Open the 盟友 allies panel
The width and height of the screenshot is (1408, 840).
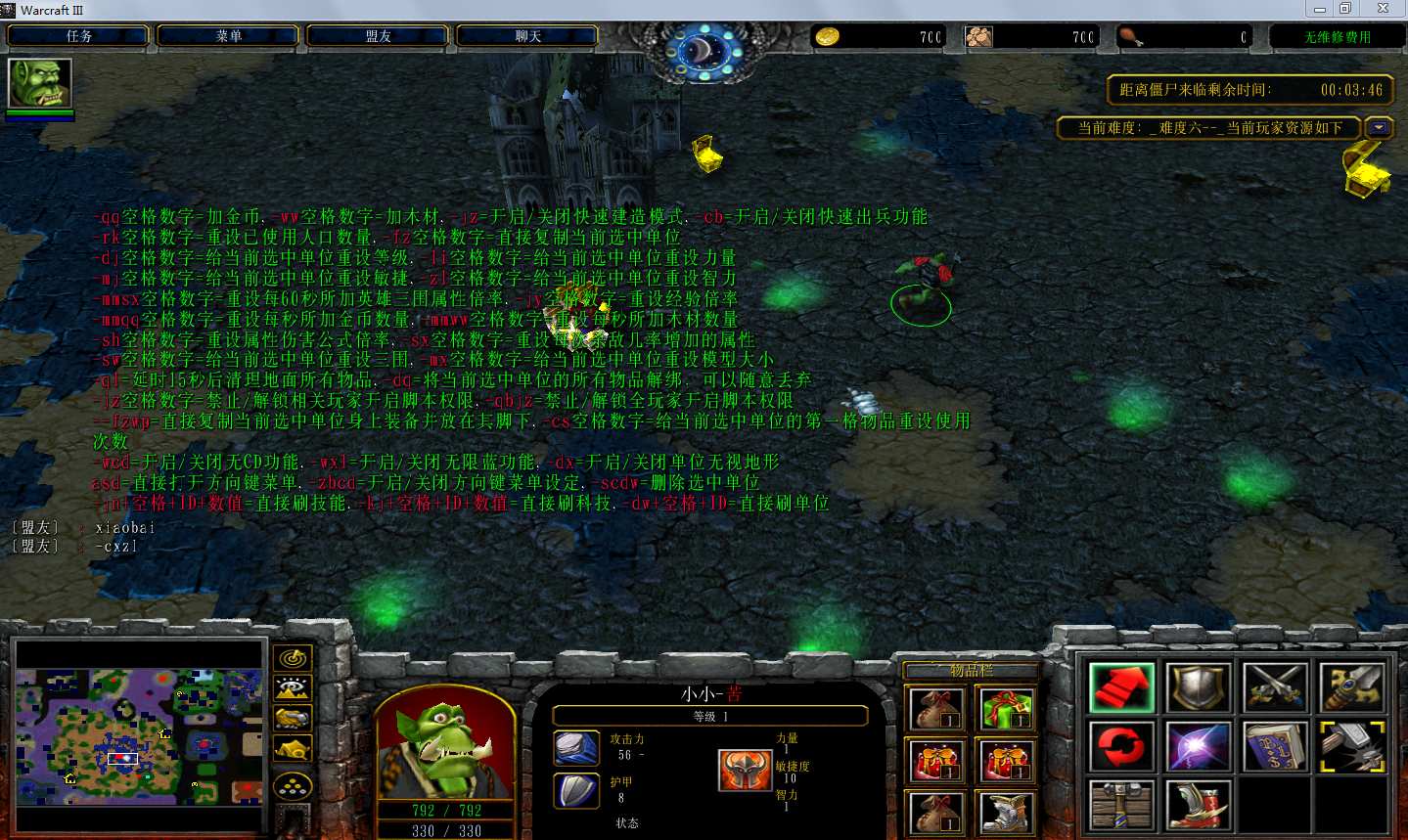378,36
